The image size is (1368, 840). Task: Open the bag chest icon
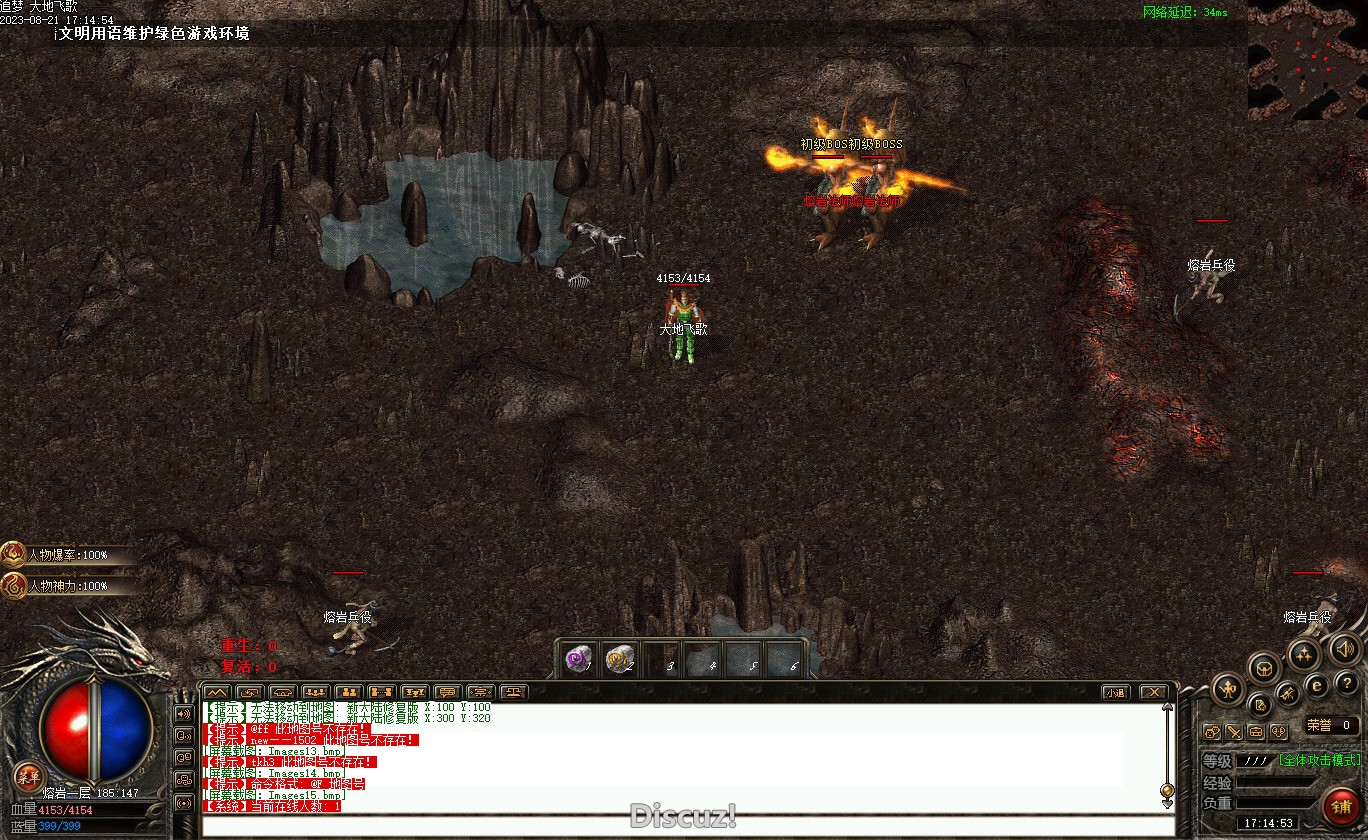click(x=1264, y=667)
